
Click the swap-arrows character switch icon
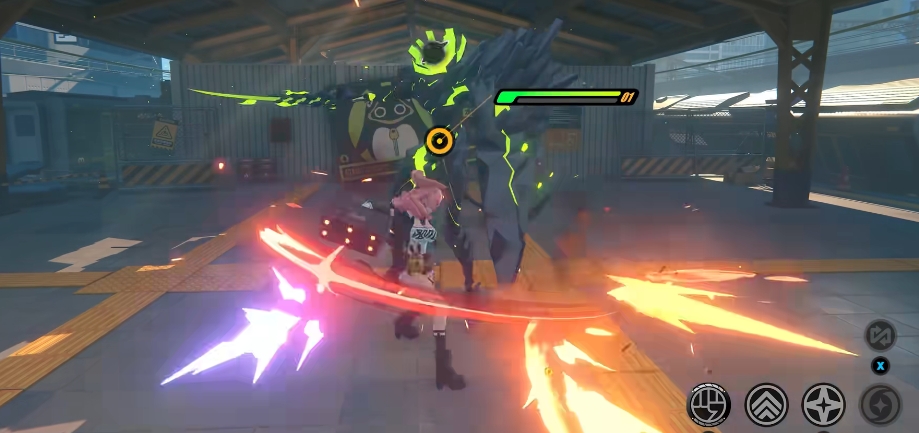[880, 335]
